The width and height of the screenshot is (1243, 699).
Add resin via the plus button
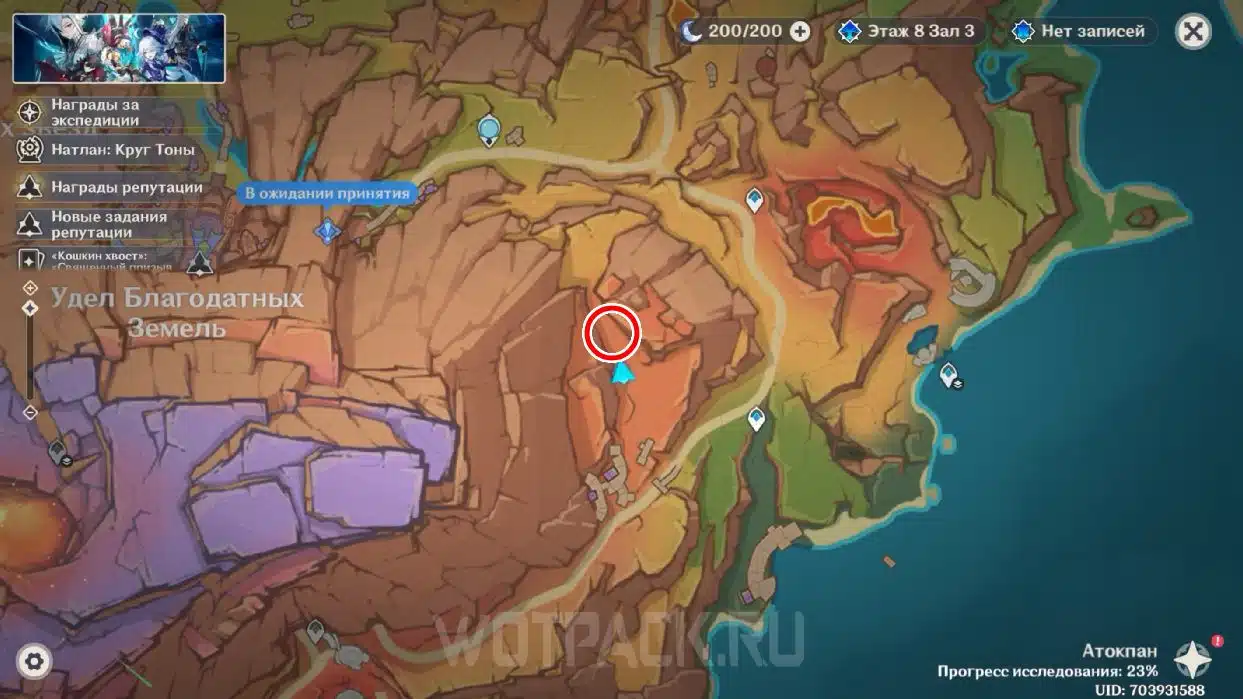800,31
